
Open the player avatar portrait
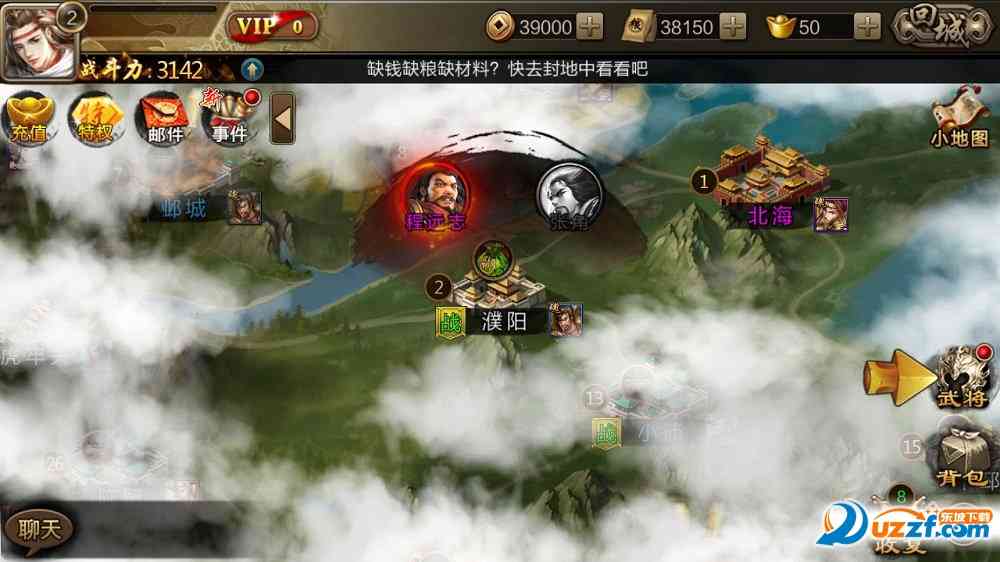pyautogui.click(x=38, y=41)
